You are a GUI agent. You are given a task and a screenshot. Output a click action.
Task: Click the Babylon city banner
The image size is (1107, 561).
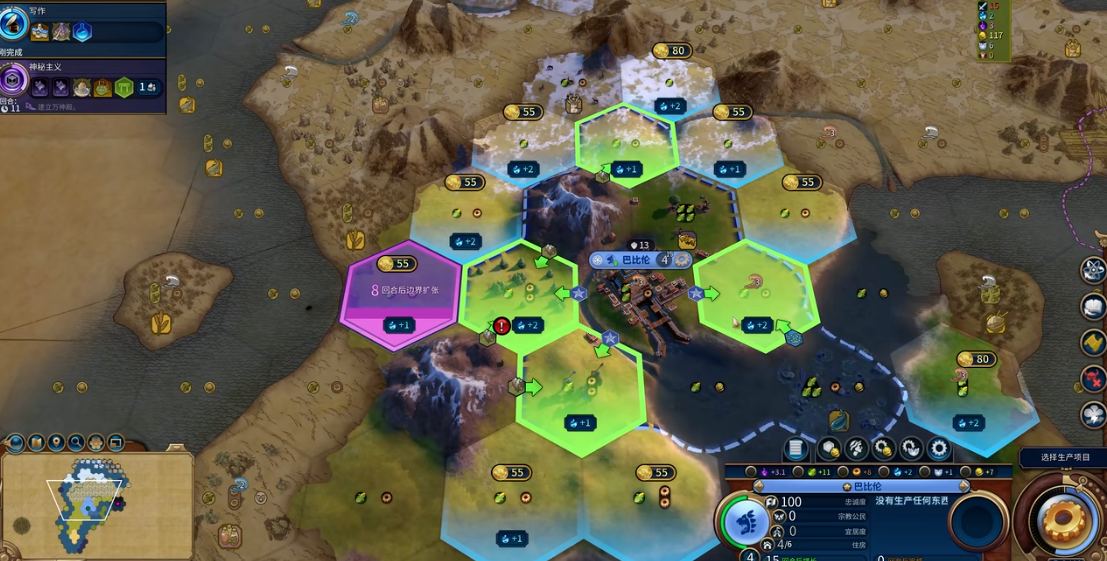636,260
